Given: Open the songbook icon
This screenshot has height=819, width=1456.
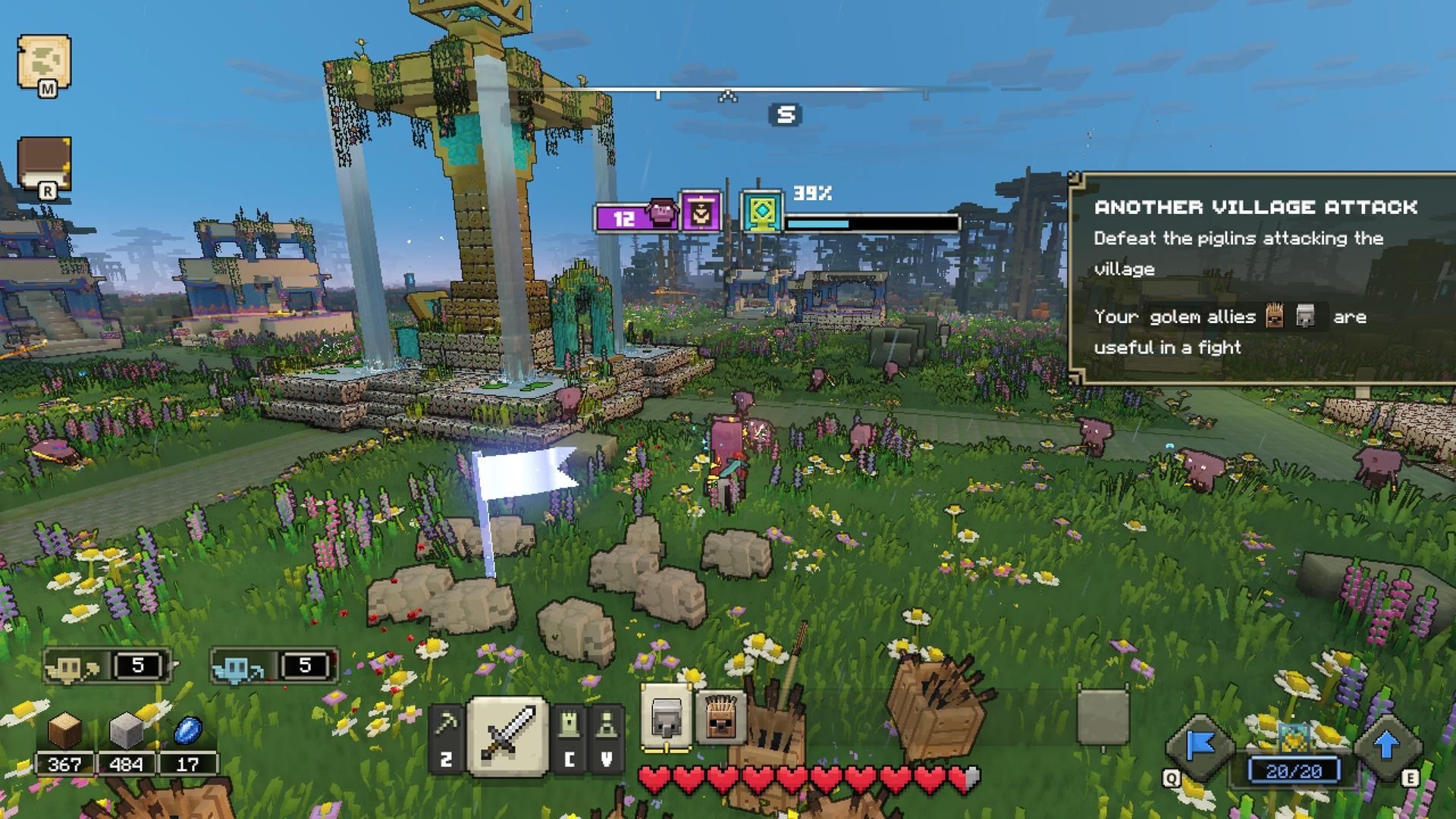Looking at the screenshot, I should [45, 163].
